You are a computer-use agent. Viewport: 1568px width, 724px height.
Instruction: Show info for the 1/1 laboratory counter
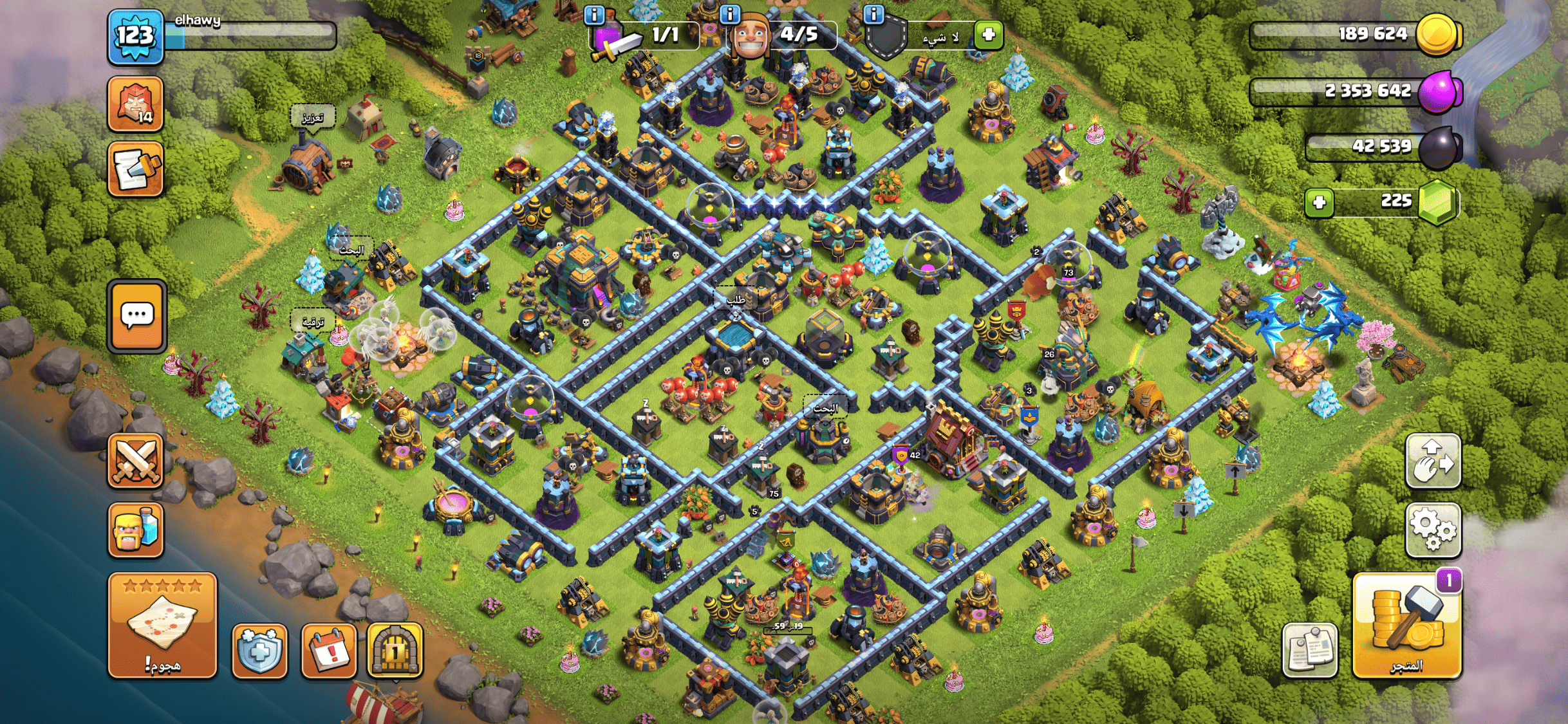pos(594,14)
